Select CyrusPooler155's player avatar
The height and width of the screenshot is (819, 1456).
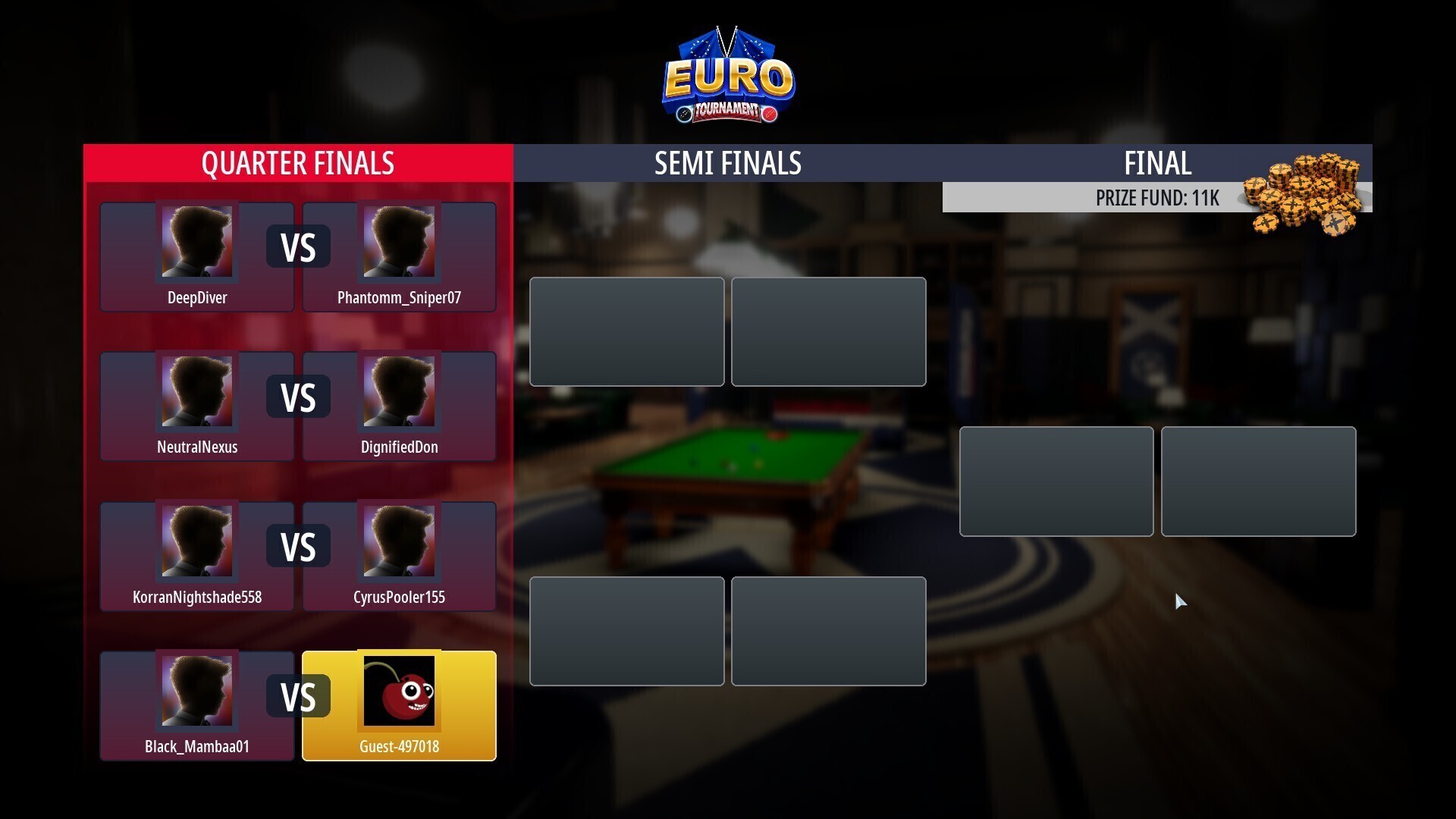pyautogui.click(x=400, y=540)
